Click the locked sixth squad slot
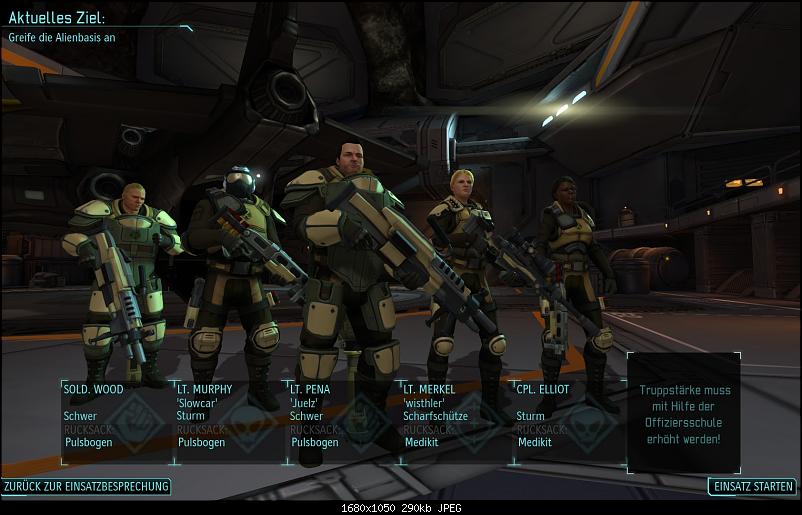This screenshot has width=802, height=515. tap(684, 412)
